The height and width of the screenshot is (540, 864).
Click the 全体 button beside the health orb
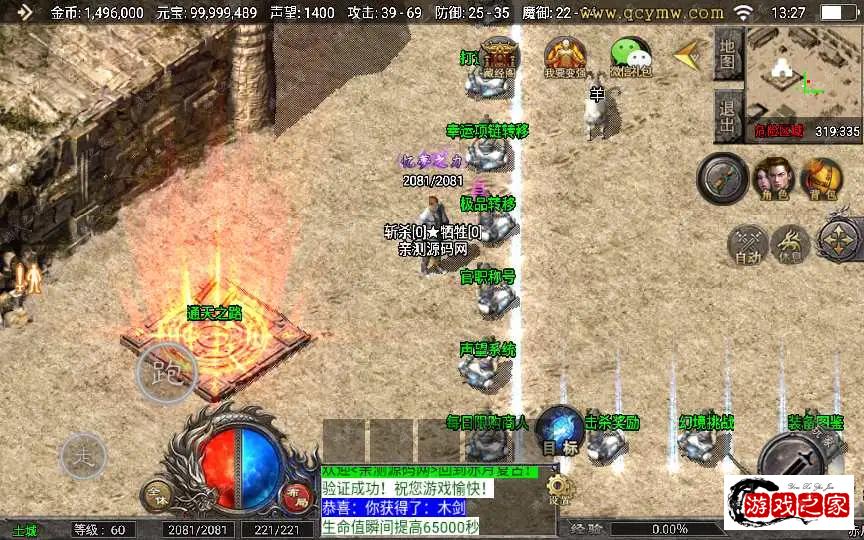click(x=157, y=494)
